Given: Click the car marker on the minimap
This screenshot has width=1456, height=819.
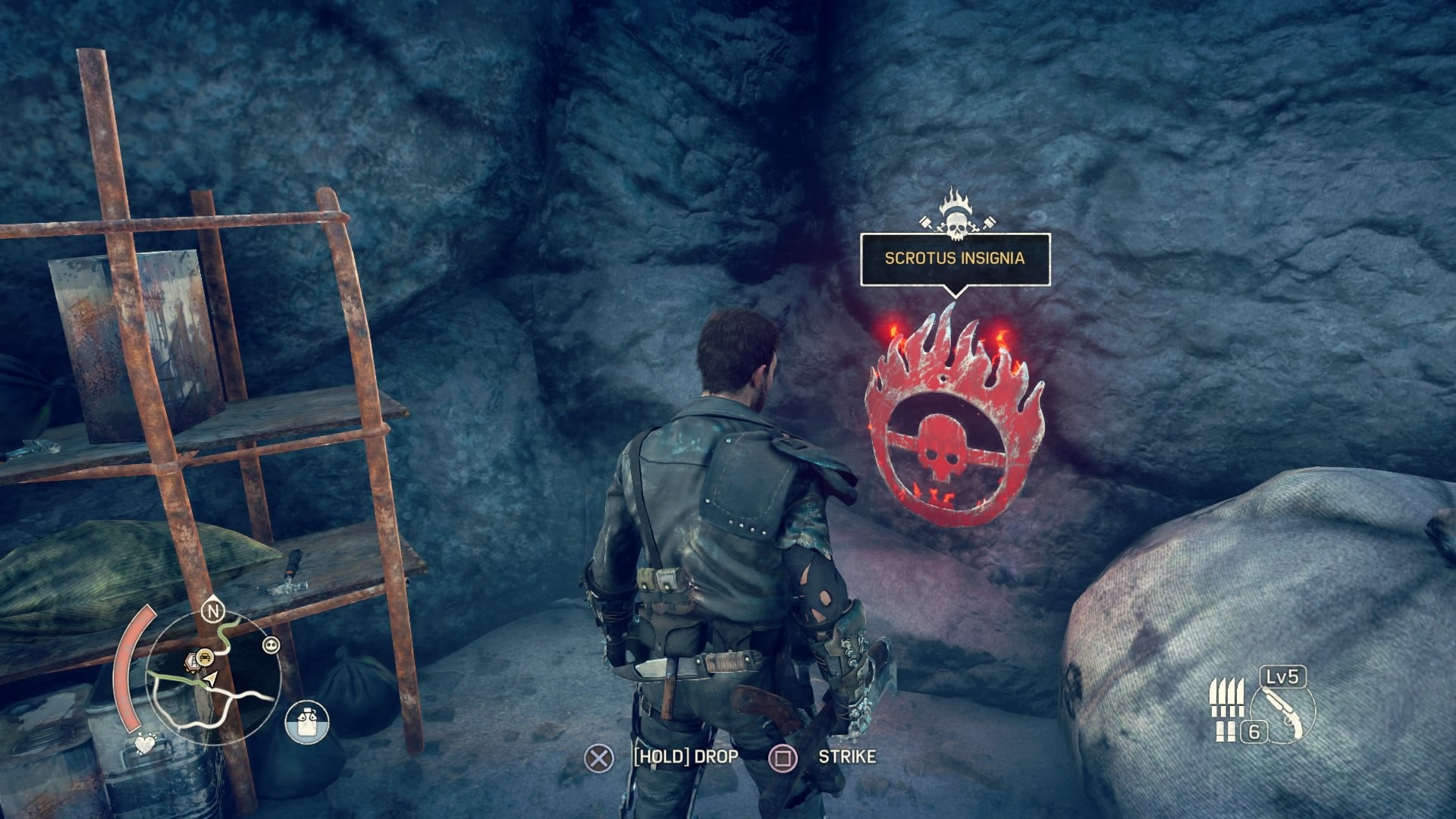Looking at the screenshot, I should [x=205, y=657].
